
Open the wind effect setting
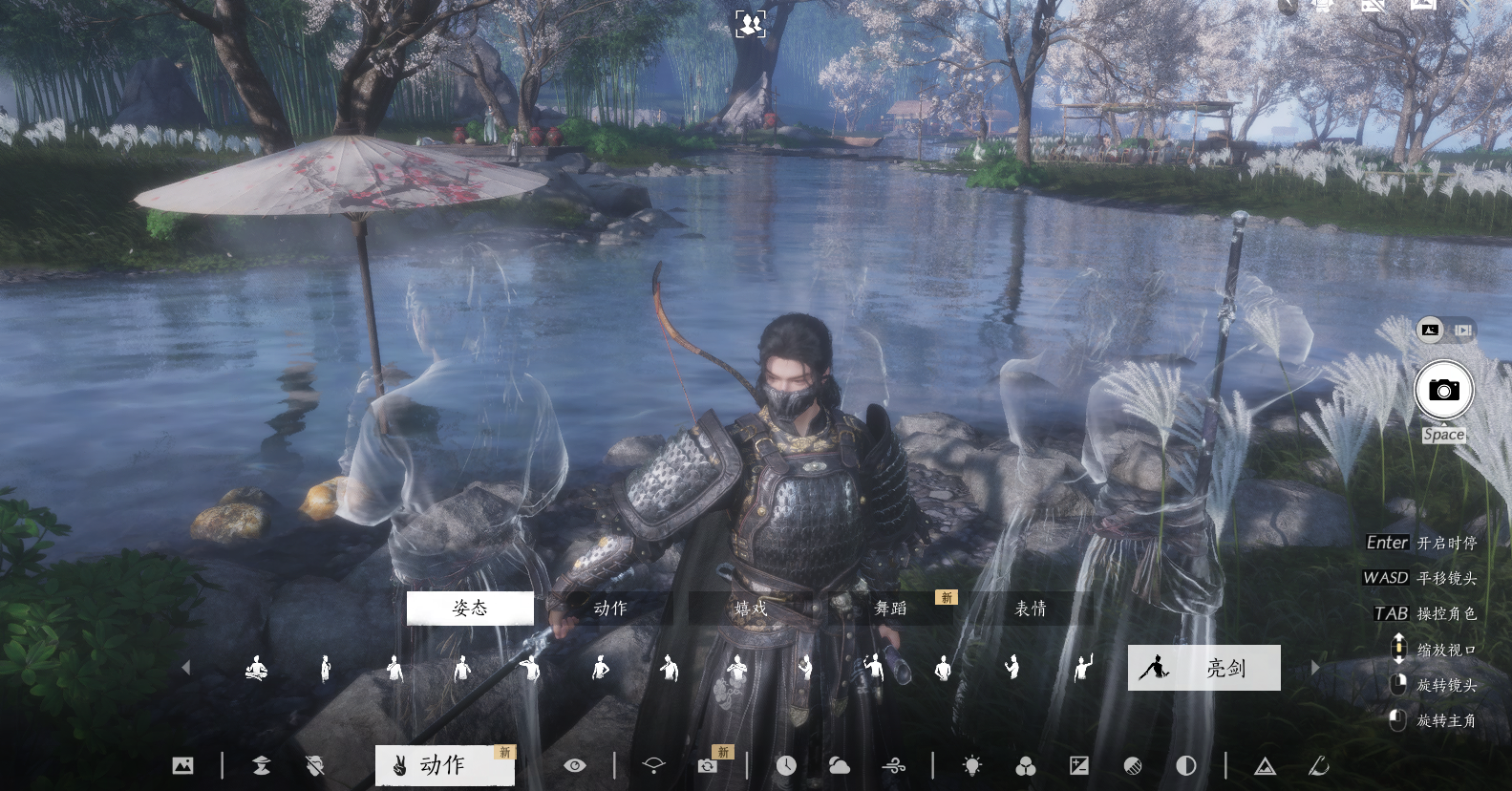click(x=894, y=765)
